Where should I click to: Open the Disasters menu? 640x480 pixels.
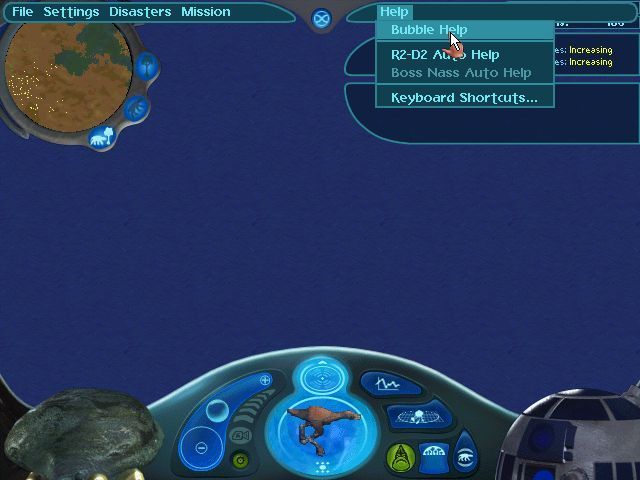click(x=140, y=12)
